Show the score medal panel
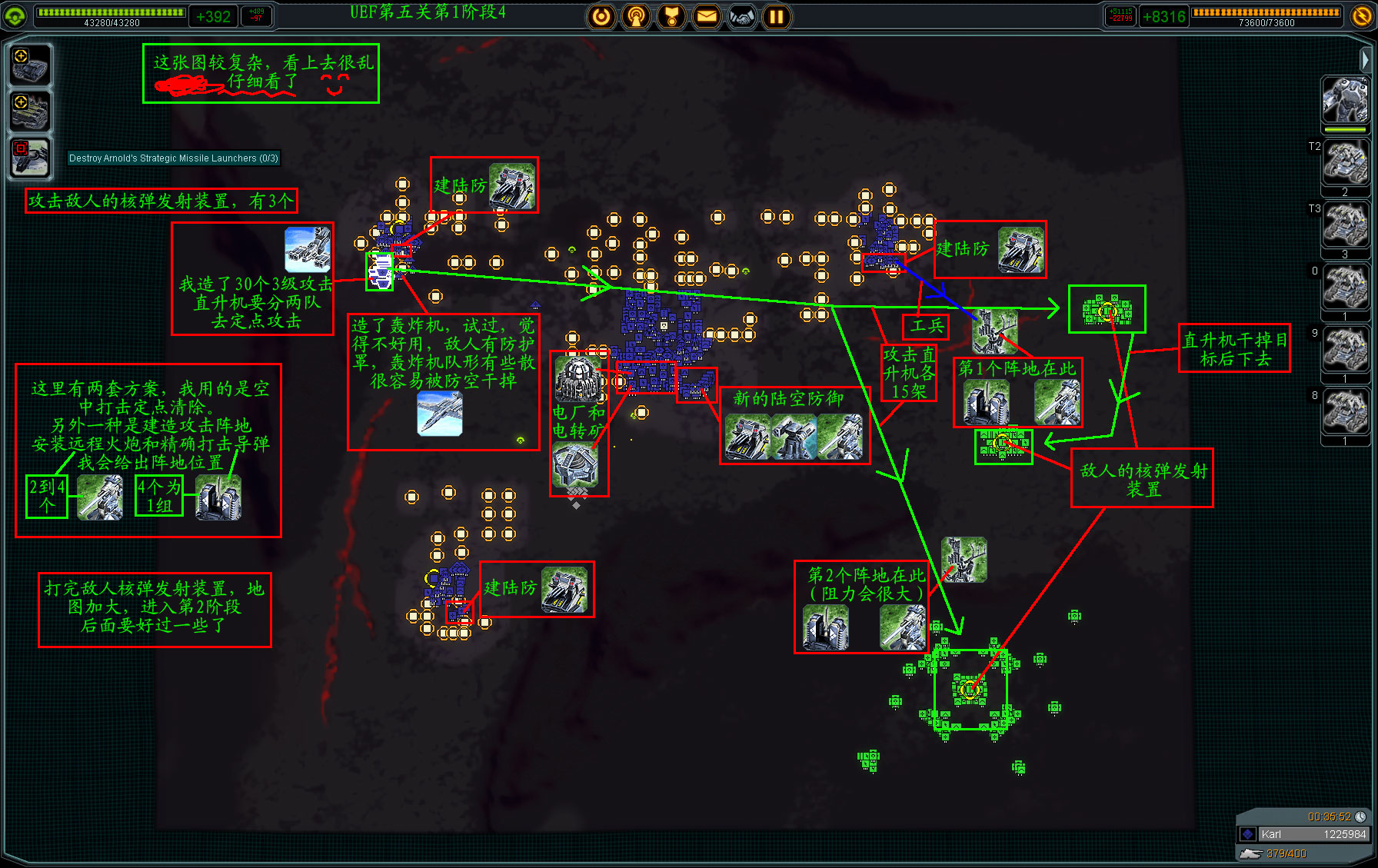The image size is (1378, 868). [x=671, y=16]
